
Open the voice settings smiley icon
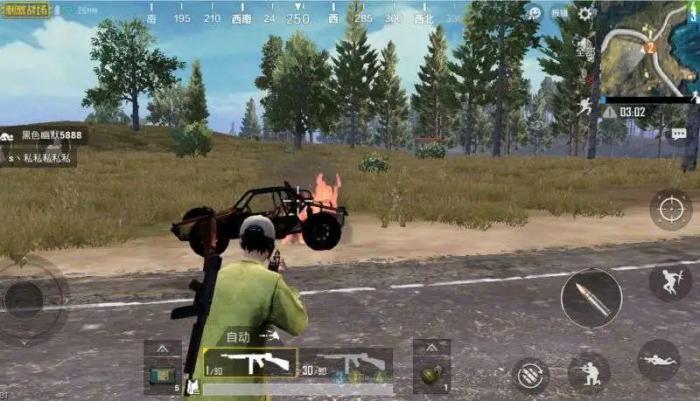[535, 13]
